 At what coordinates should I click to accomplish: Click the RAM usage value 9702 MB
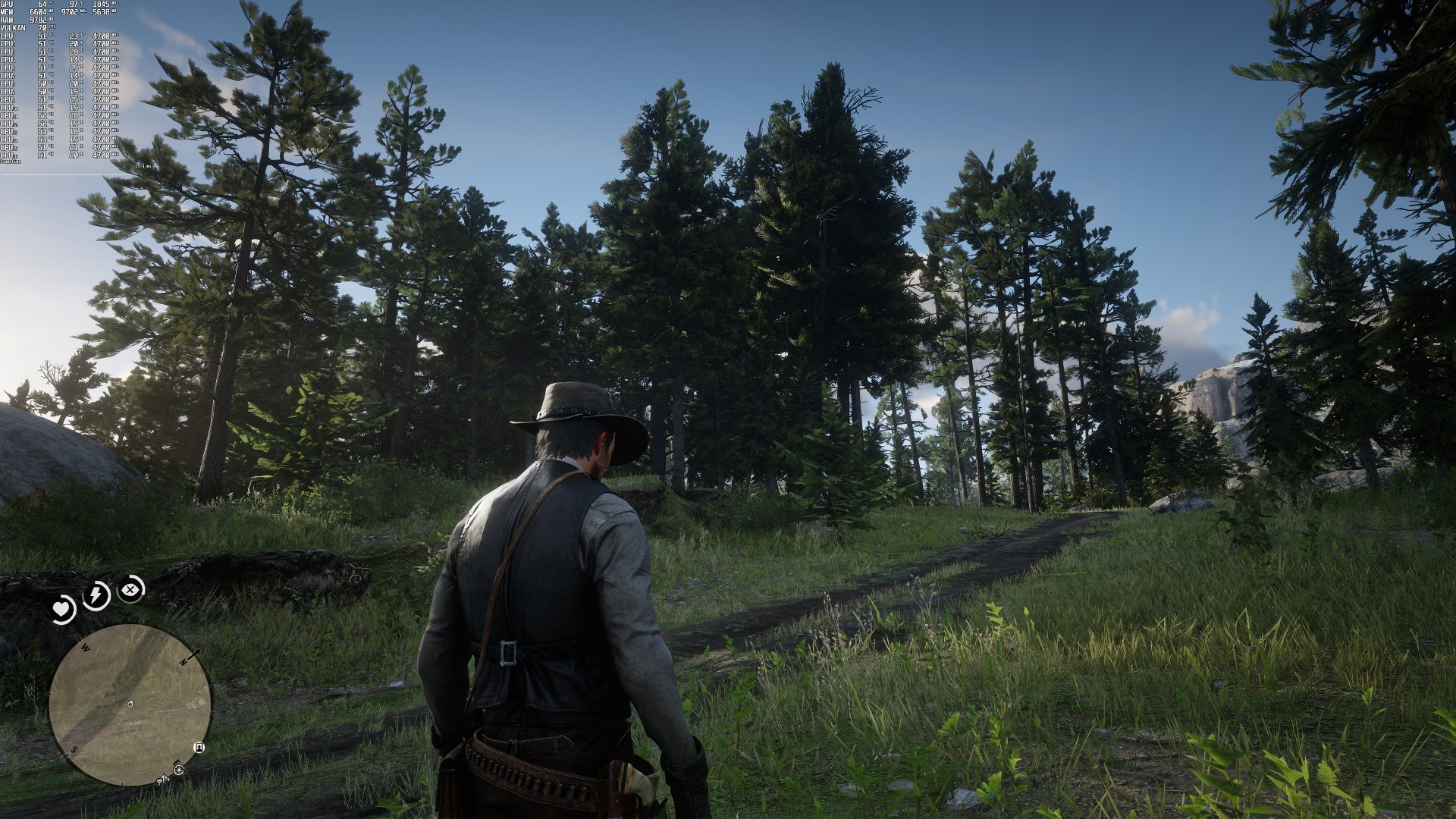(39, 20)
